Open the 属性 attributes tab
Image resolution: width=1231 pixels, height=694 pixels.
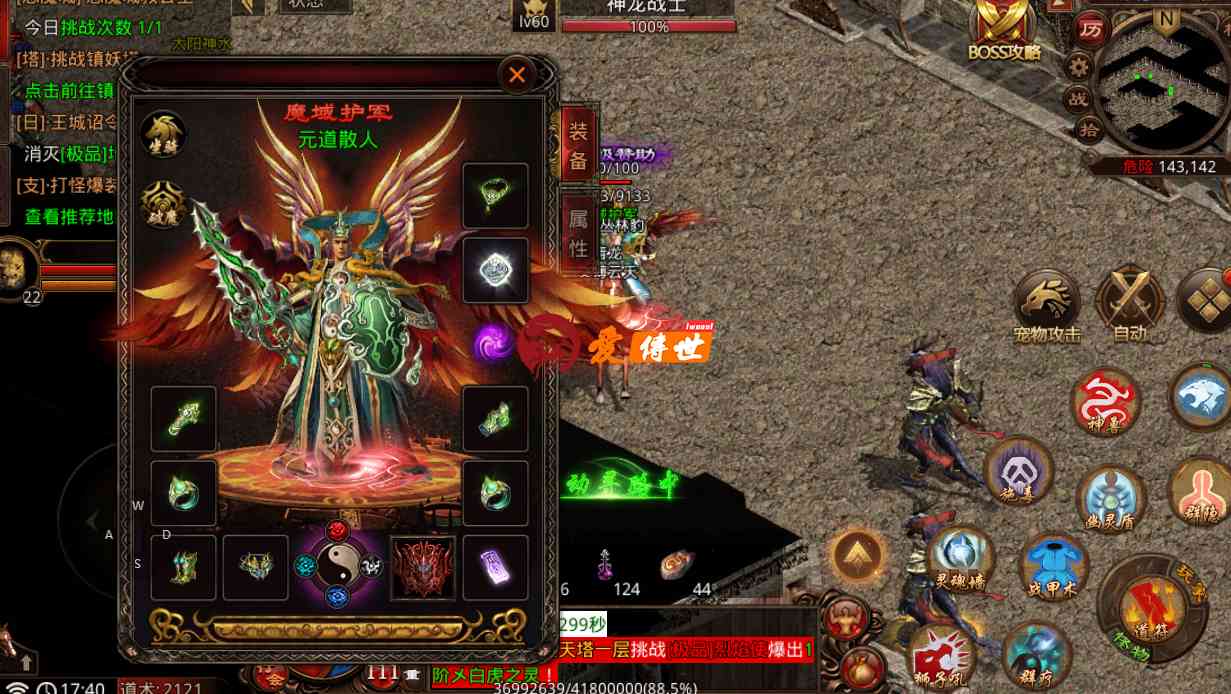[x=578, y=233]
